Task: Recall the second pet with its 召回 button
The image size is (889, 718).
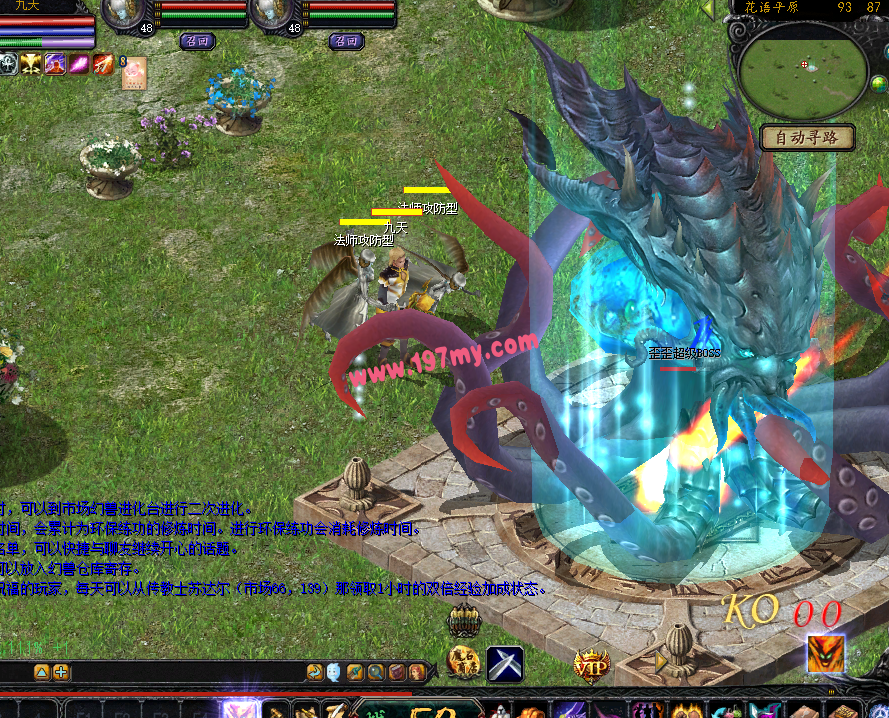Action: coord(347,41)
